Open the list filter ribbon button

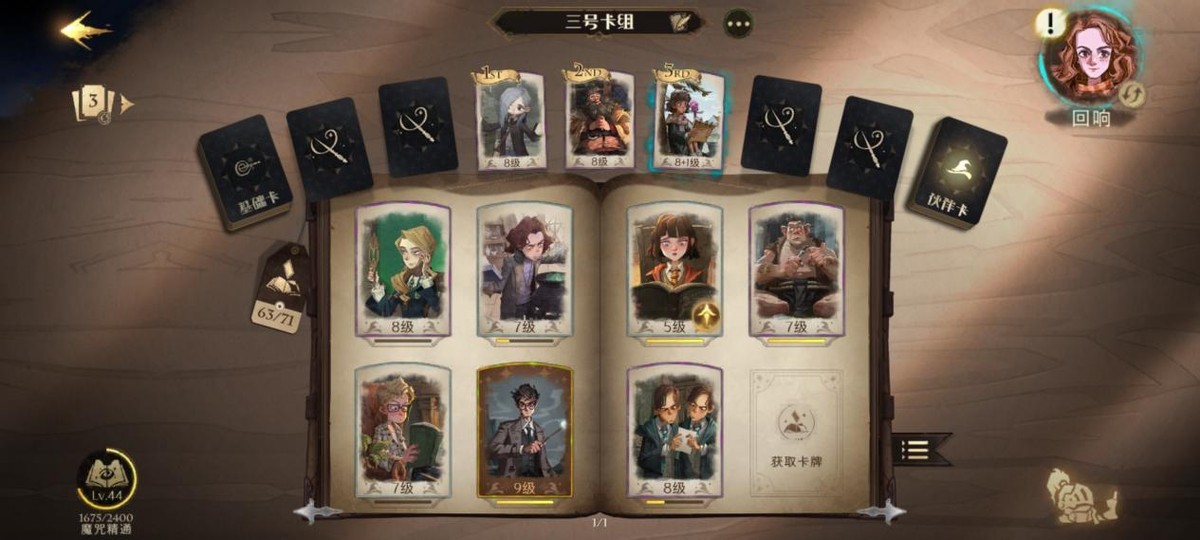[x=918, y=449]
